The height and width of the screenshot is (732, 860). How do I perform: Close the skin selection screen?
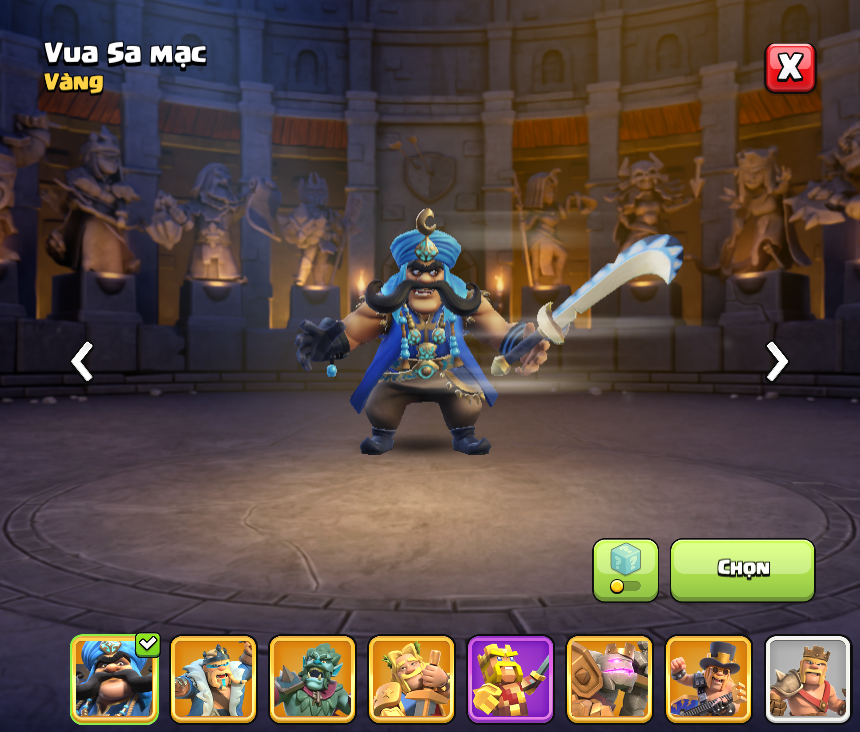790,68
